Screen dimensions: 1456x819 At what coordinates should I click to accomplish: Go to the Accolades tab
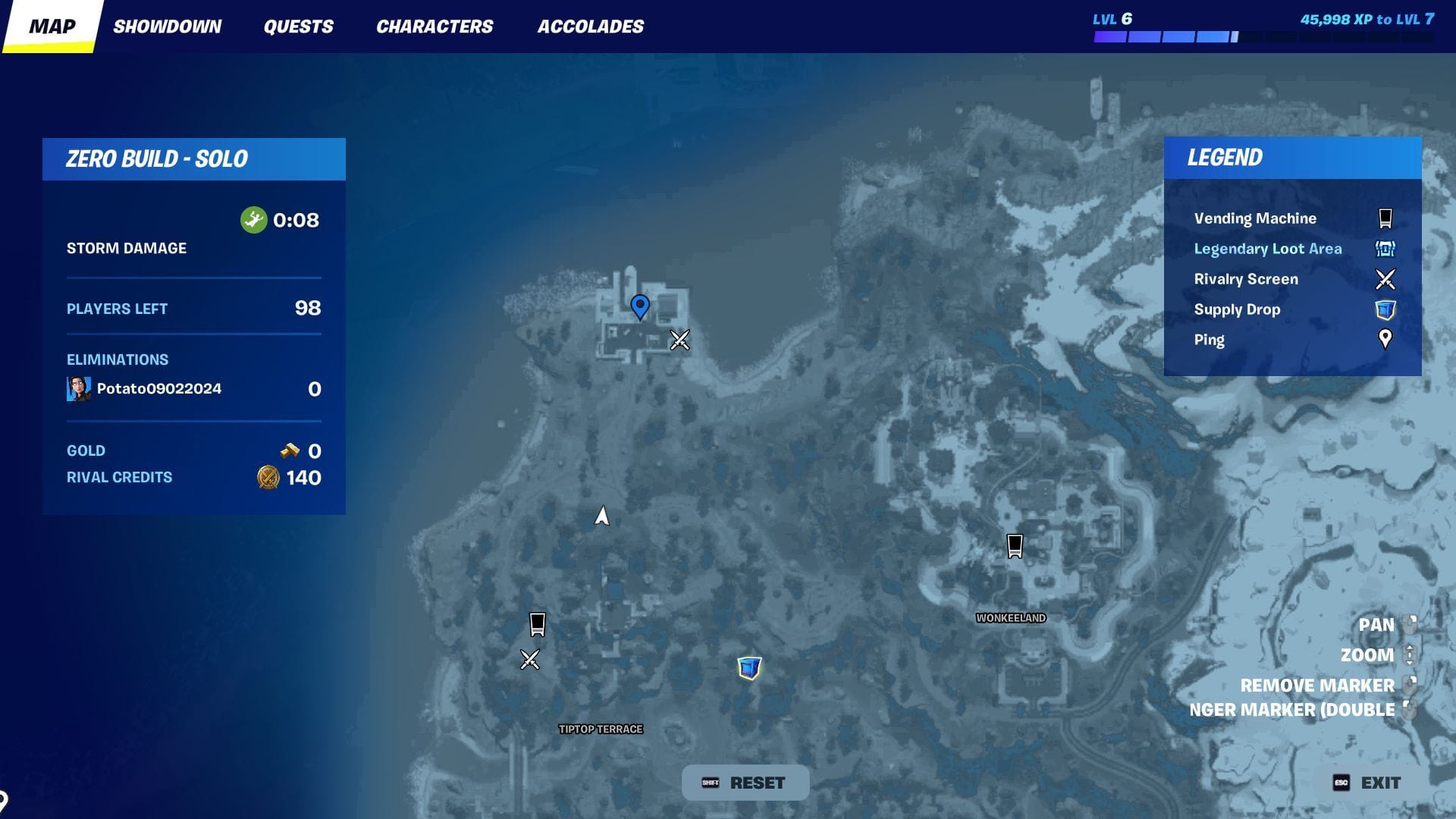click(590, 27)
